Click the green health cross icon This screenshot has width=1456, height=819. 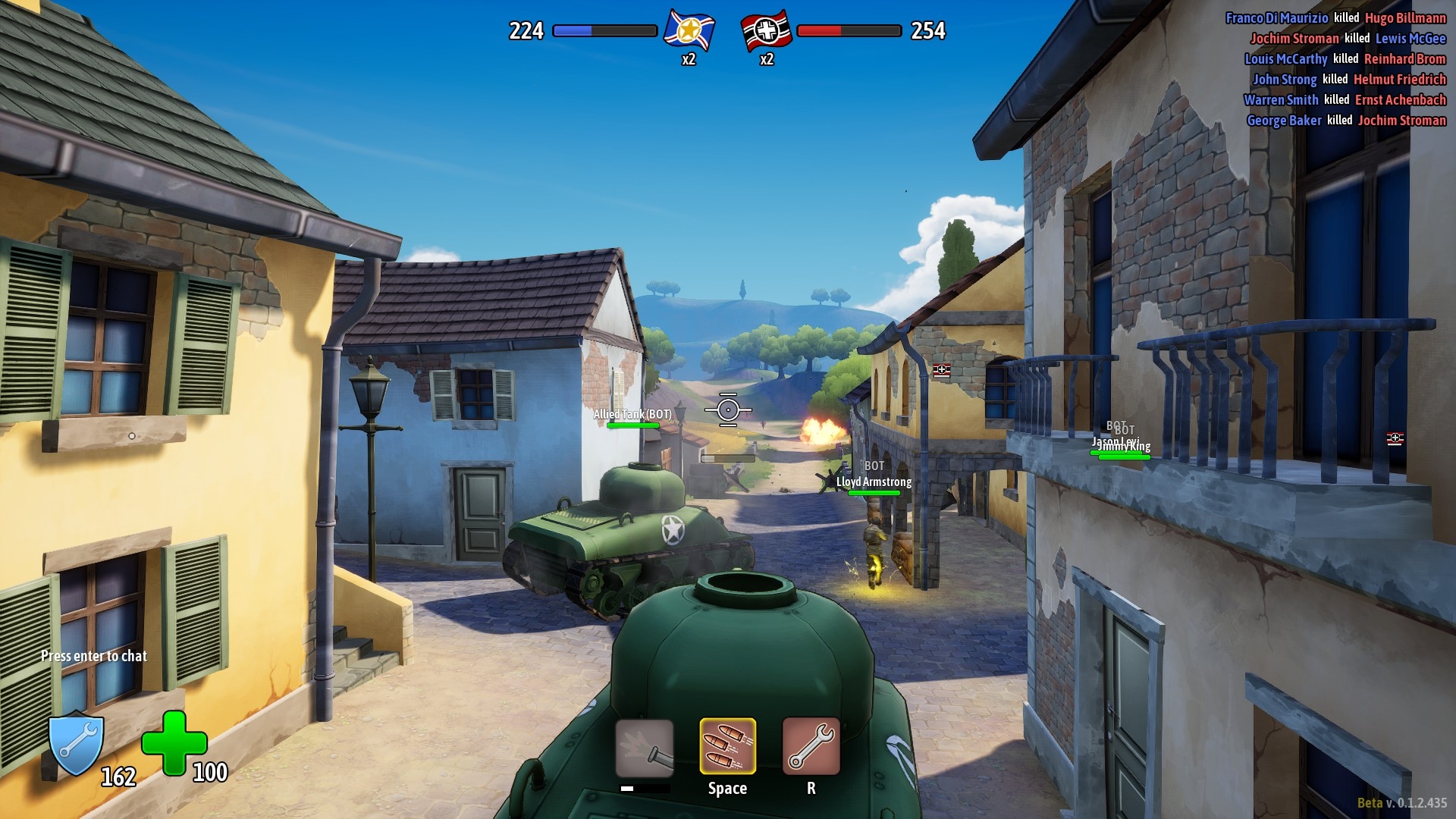click(x=174, y=743)
